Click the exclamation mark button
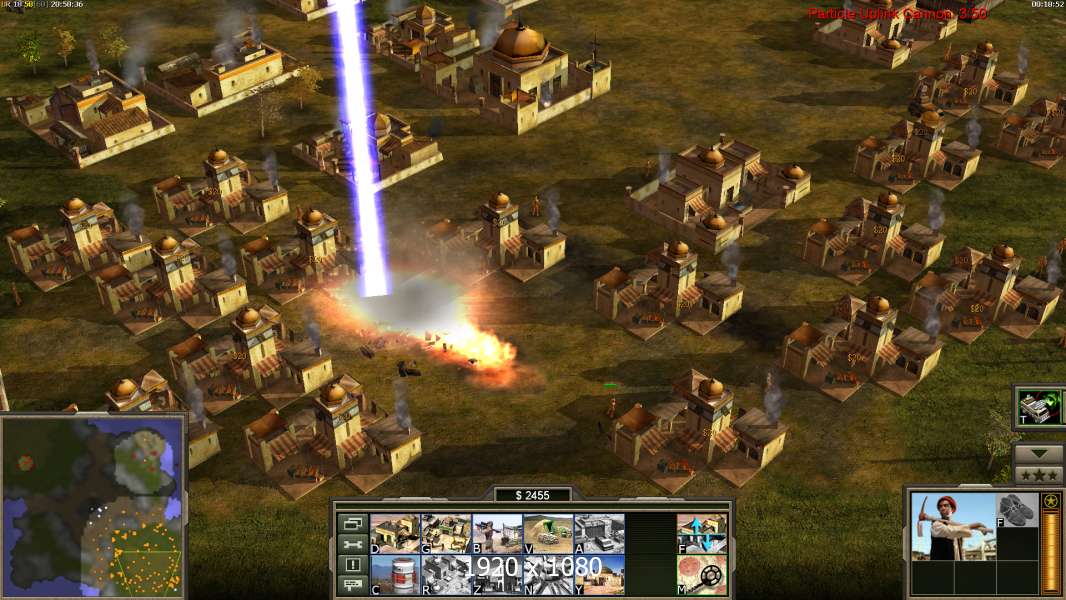The width and height of the screenshot is (1066, 600). 352,565
